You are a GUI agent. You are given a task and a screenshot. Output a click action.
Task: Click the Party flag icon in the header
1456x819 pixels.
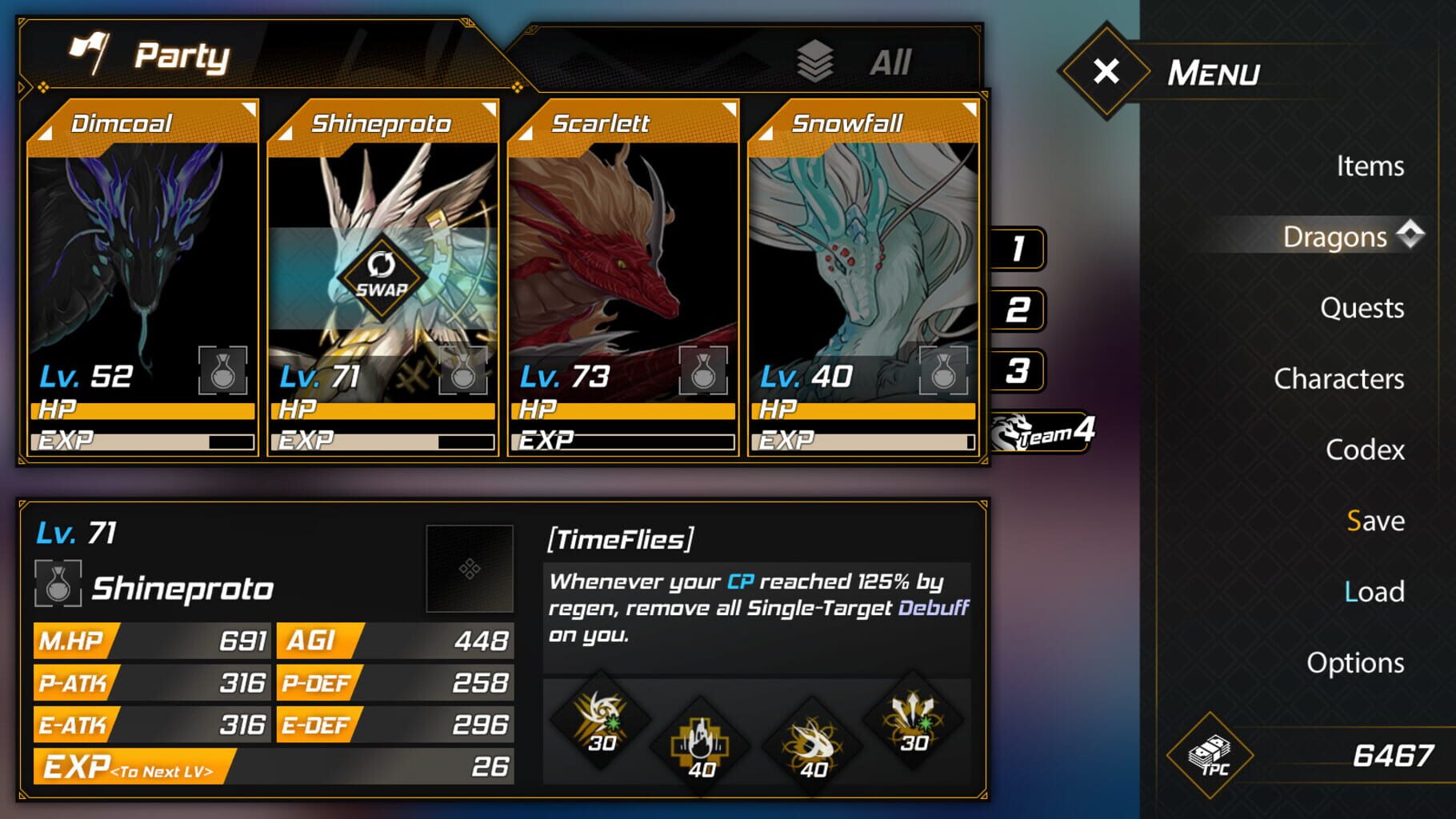click(x=88, y=53)
